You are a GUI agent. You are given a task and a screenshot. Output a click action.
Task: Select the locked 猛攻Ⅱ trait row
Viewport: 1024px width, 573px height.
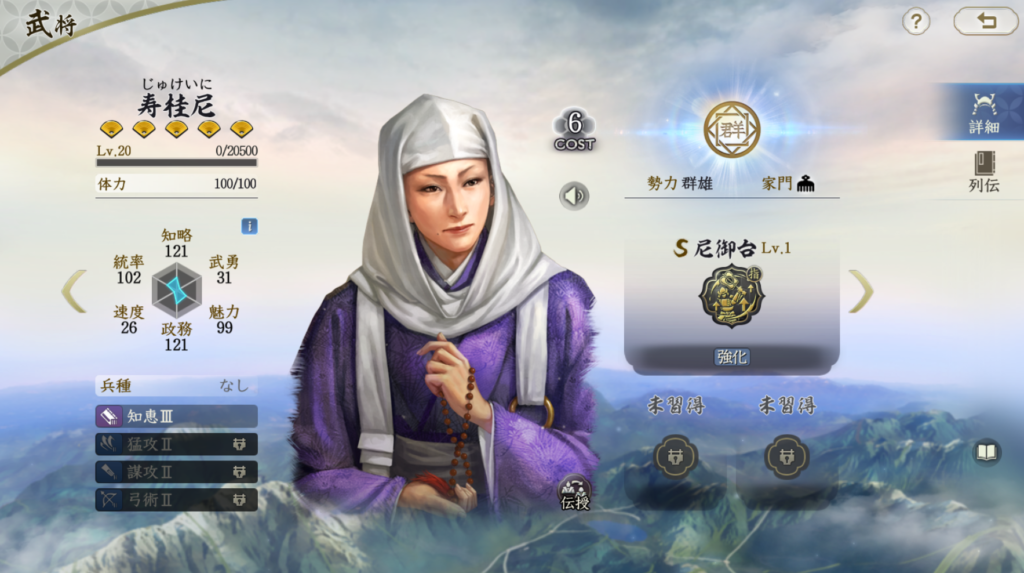(176, 444)
